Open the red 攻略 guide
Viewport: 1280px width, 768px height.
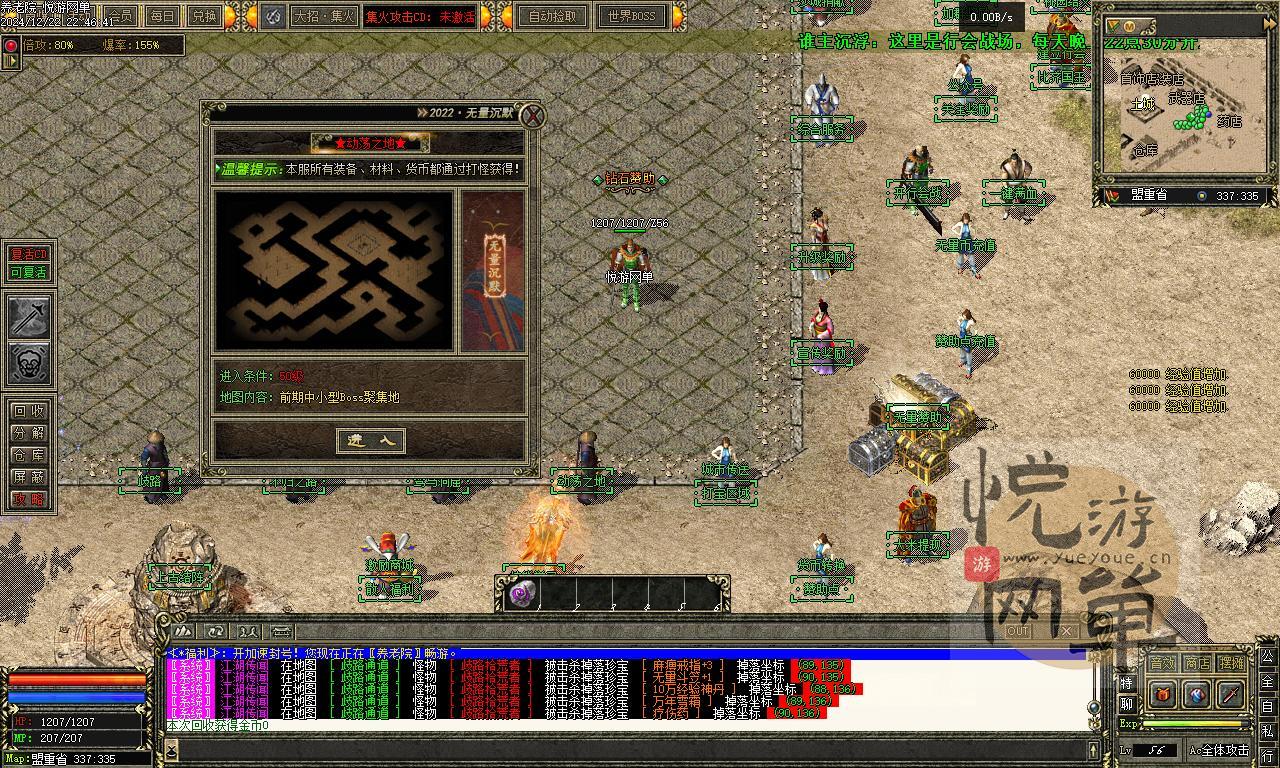pos(28,499)
